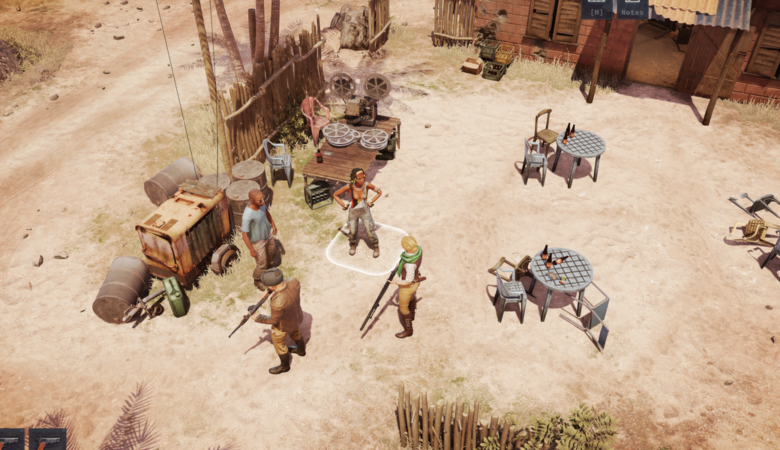This screenshot has width=780, height=450.
Task: Open the Notes panel
Action: click(x=632, y=8)
